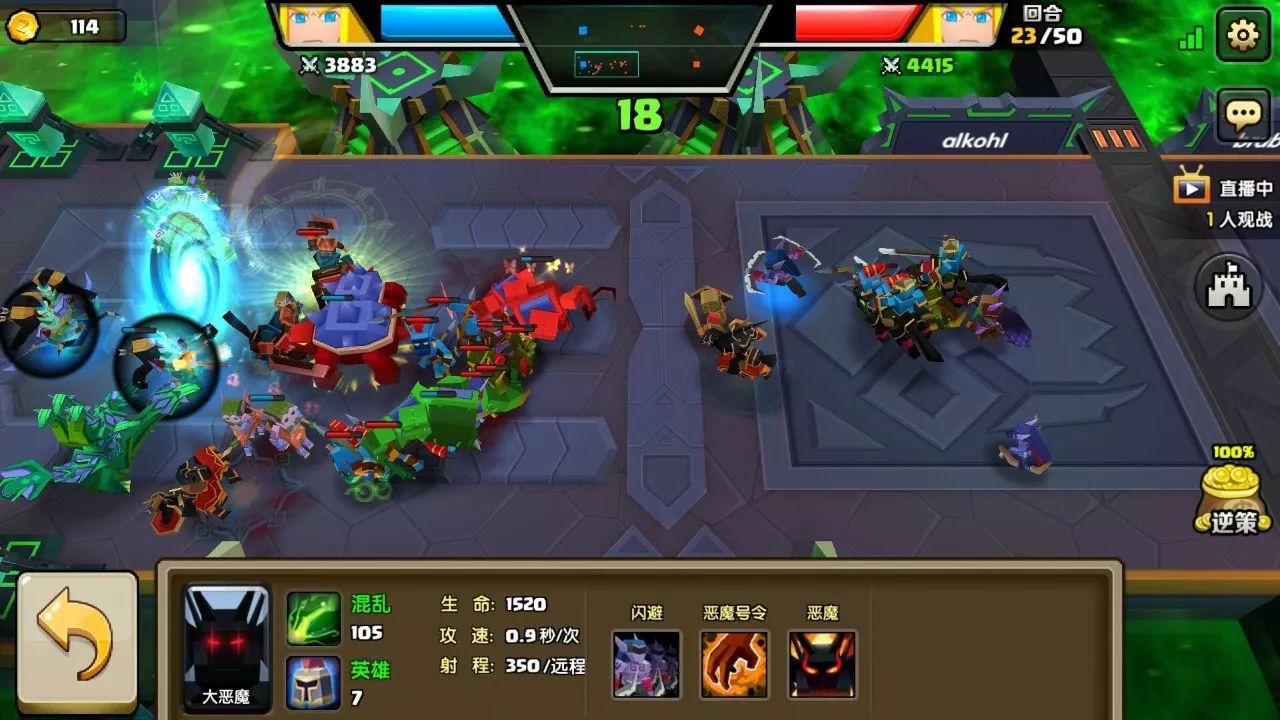Open the gear settings menu
The height and width of the screenshot is (720, 1280).
1243,36
